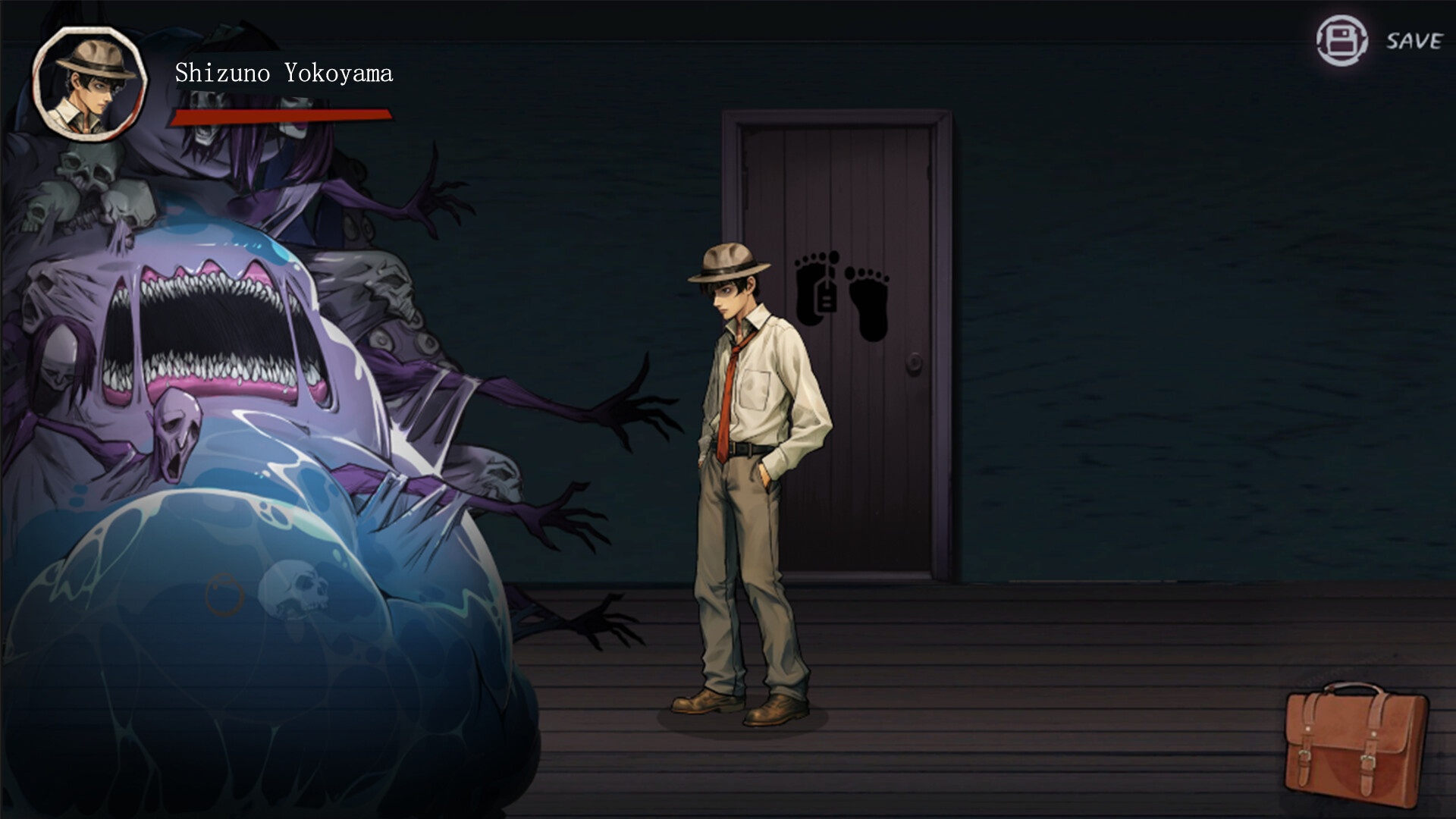Viewport: 1456px width, 819px height.
Task: Click Shizuno Yokoyama's character portrait
Action: click(89, 83)
